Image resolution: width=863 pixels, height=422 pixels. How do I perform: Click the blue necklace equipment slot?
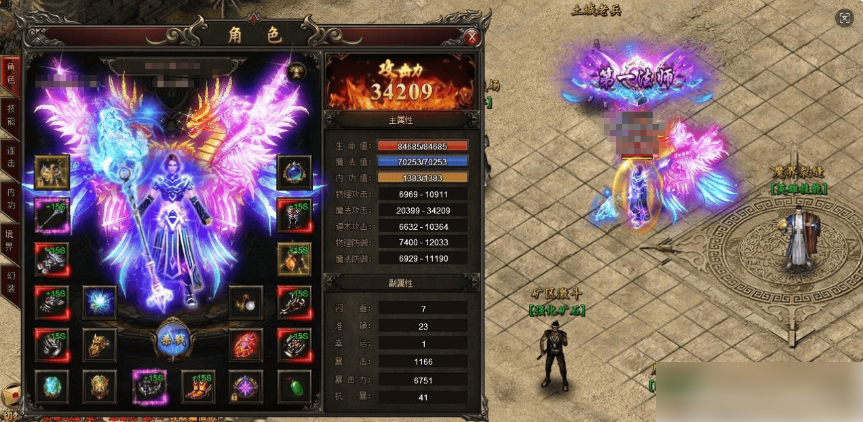pyautogui.click(x=293, y=172)
